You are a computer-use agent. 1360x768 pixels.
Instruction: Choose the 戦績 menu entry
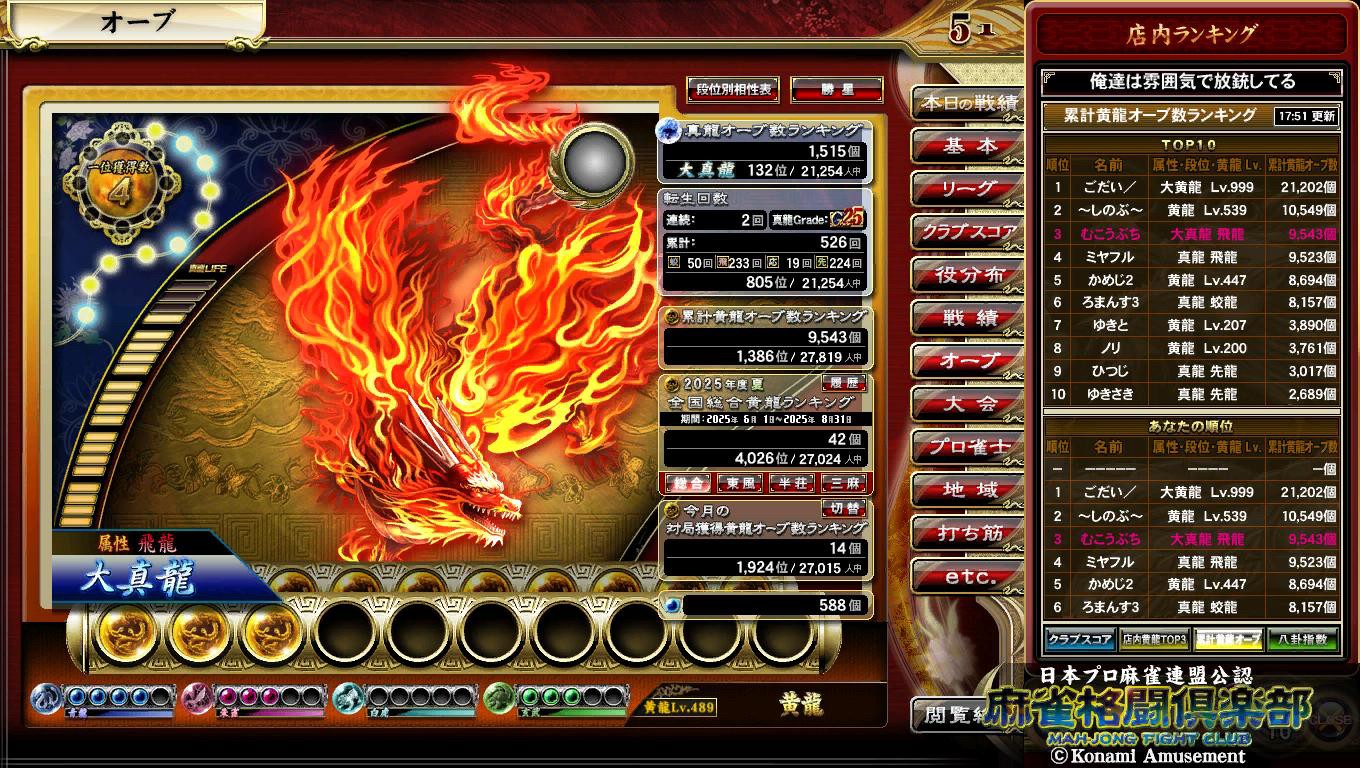pos(967,319)
